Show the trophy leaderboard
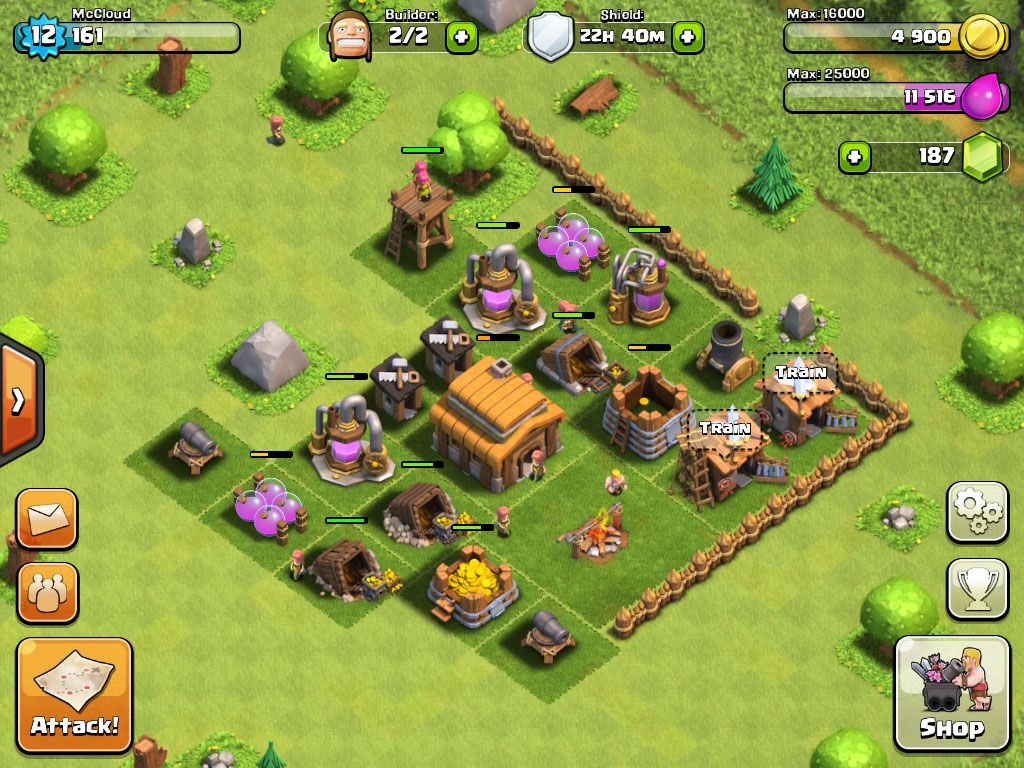The width and height of the screenshot is (1024, 768). tap(977, 589)
